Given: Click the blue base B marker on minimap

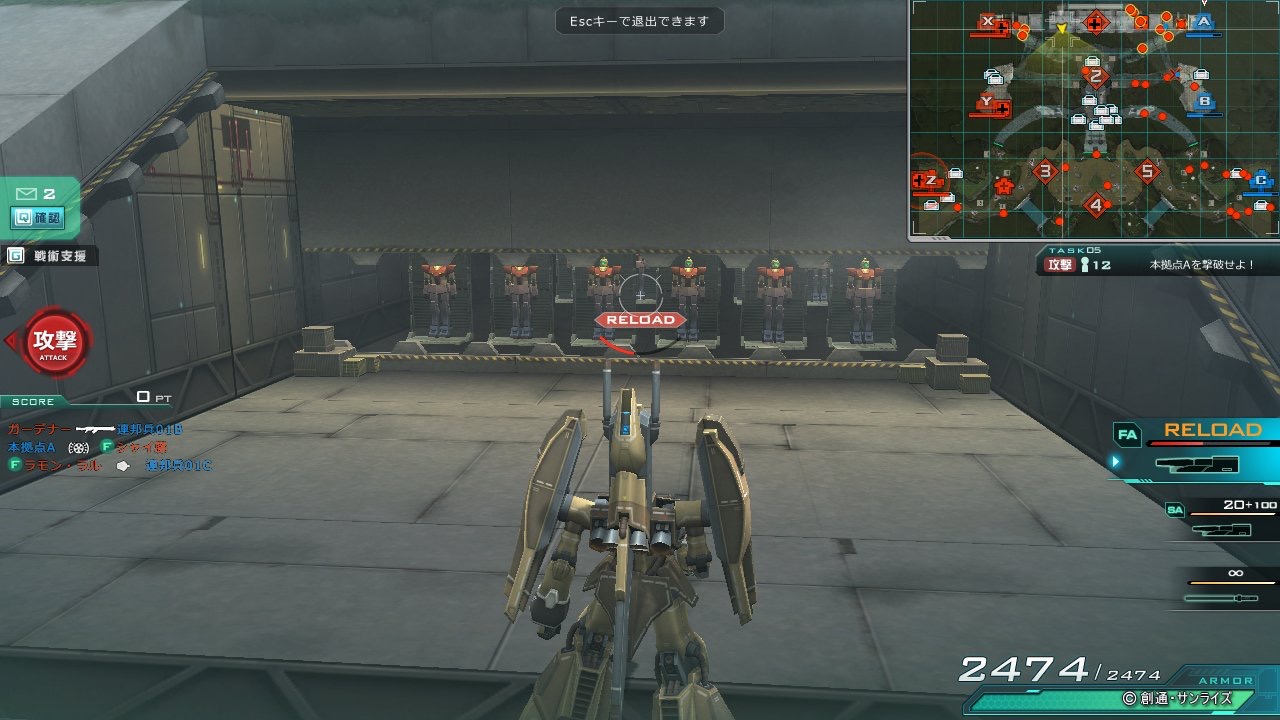Looking at the screenshot, I should pyautogui.click(x=1204, y=101).
